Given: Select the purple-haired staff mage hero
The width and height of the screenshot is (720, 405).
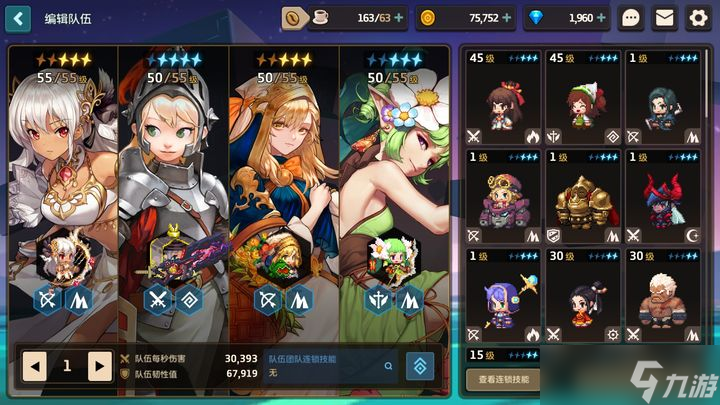Looking at the screenshot, I should (x=503, y=295).
